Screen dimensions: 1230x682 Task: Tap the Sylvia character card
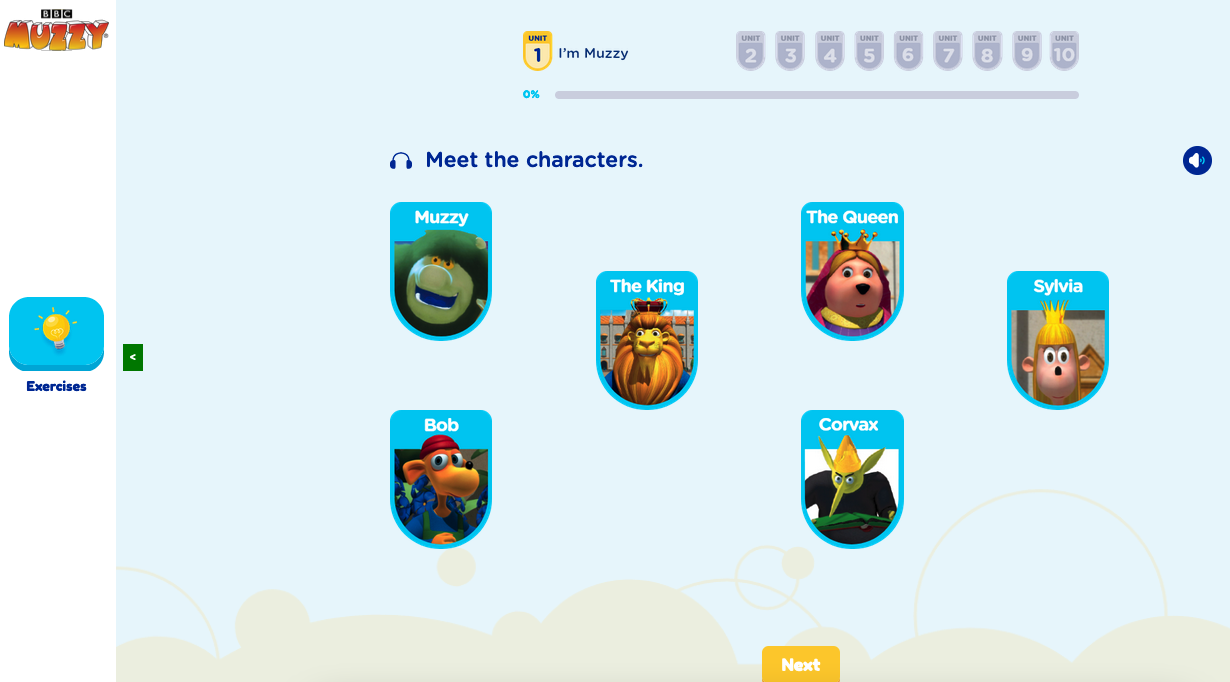(x=1058, y=340)
